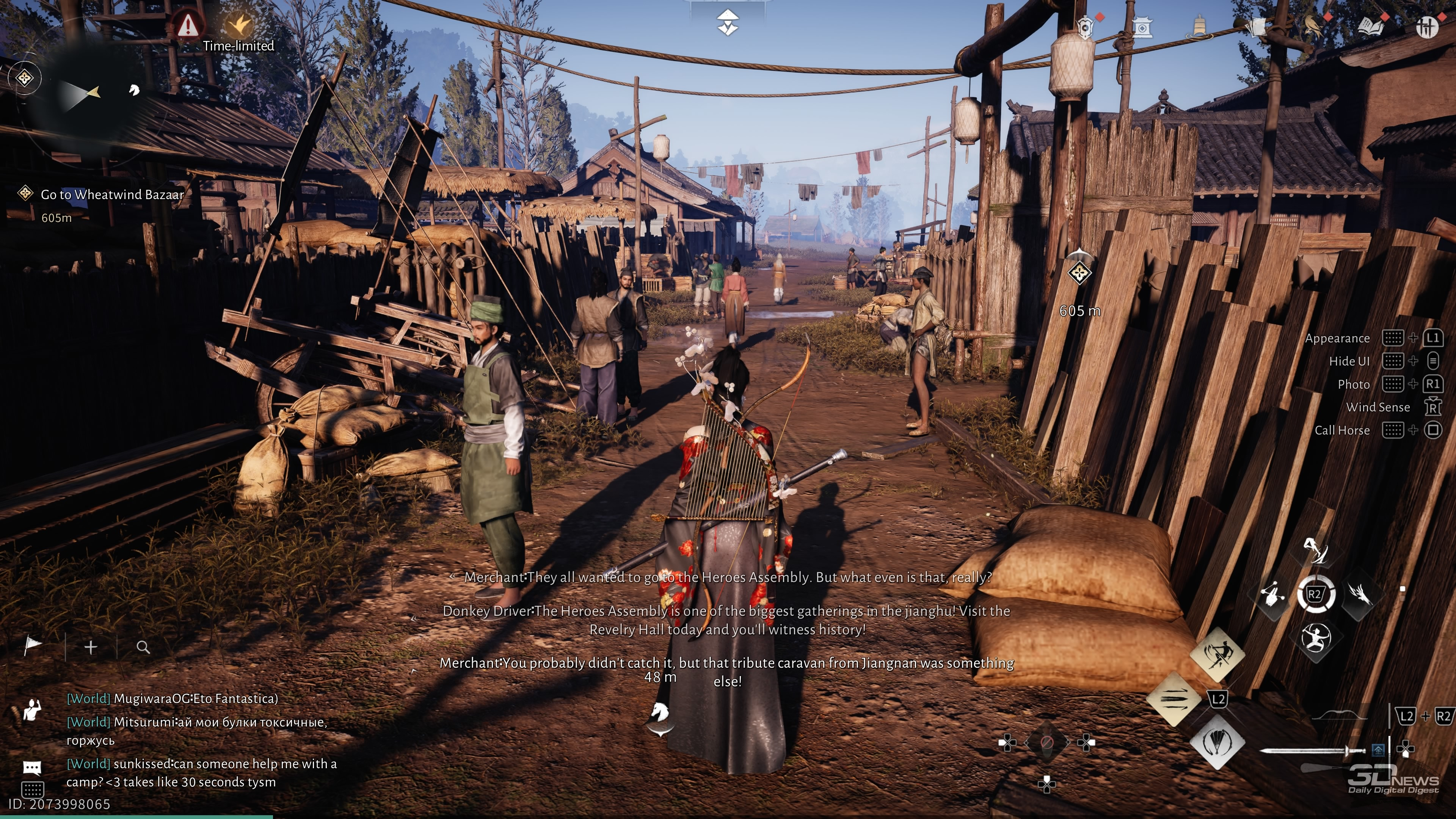Open the chat speech-bubble icon
Viewport: 1456px width, 819px height.
(x=31, y=767)
